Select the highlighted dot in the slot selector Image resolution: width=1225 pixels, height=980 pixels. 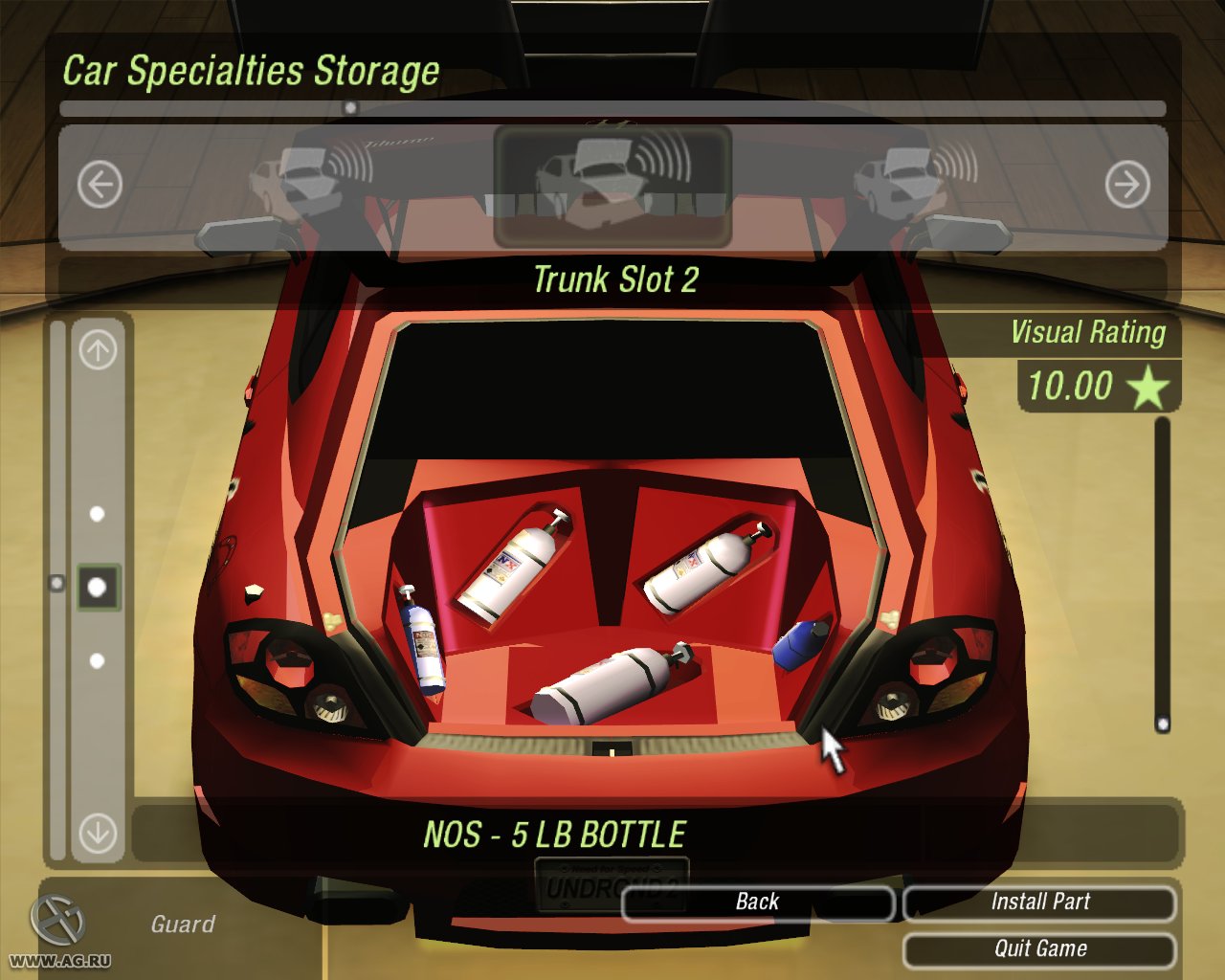click(97, 587)
